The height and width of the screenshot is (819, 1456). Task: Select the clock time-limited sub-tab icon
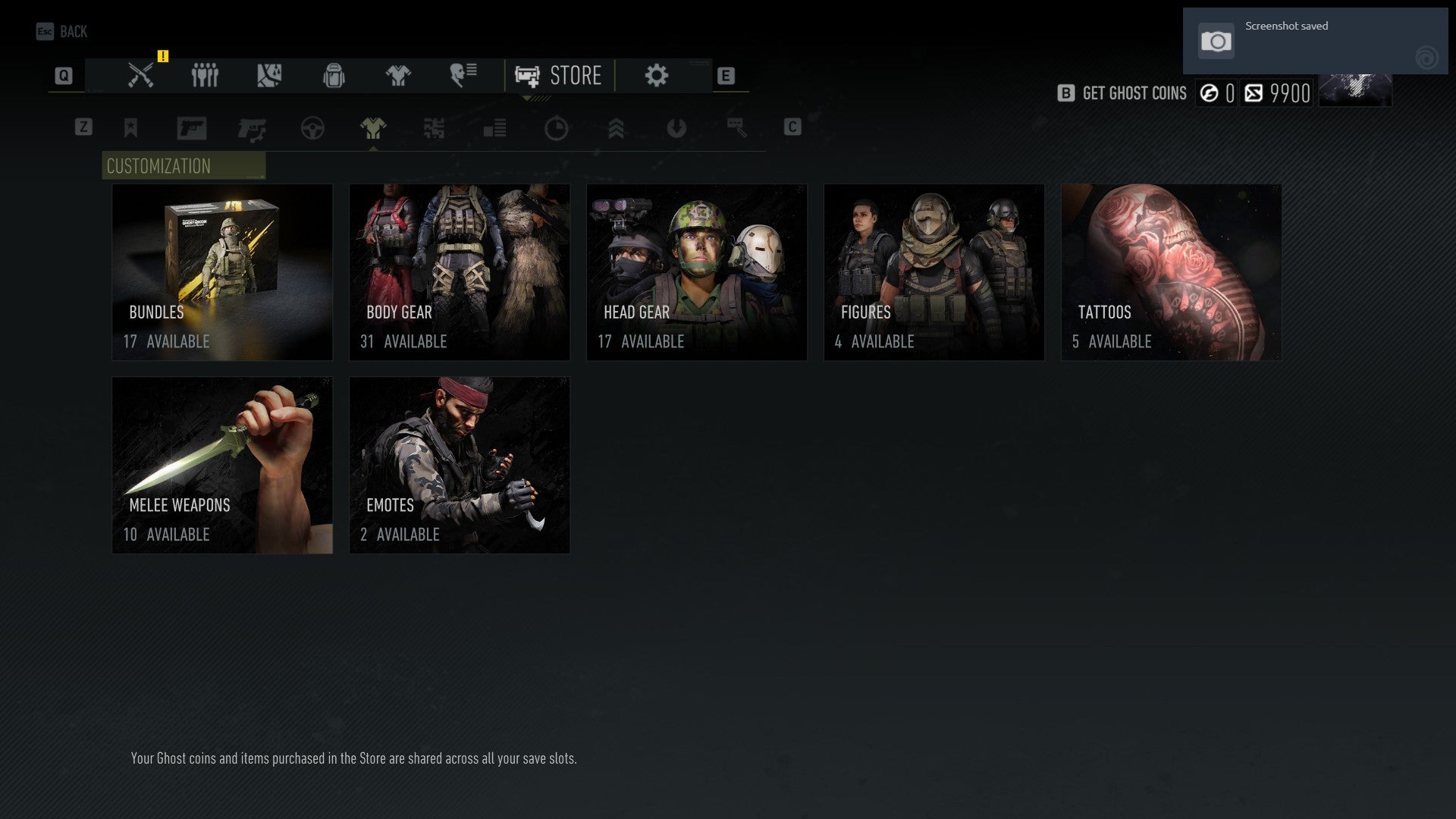click(556, 128)
